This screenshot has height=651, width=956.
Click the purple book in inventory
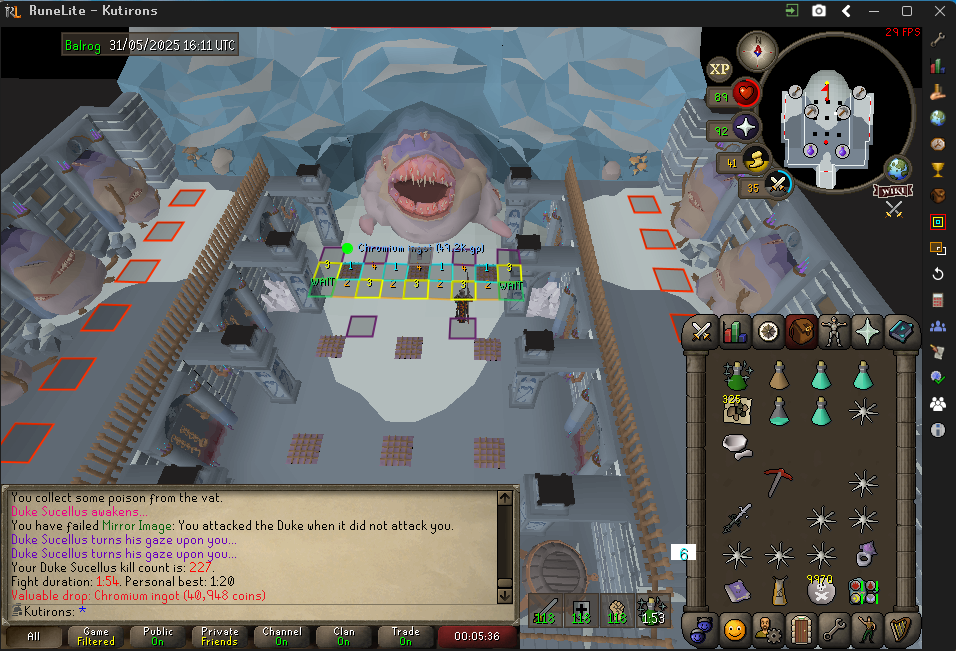tap(737, 590)
